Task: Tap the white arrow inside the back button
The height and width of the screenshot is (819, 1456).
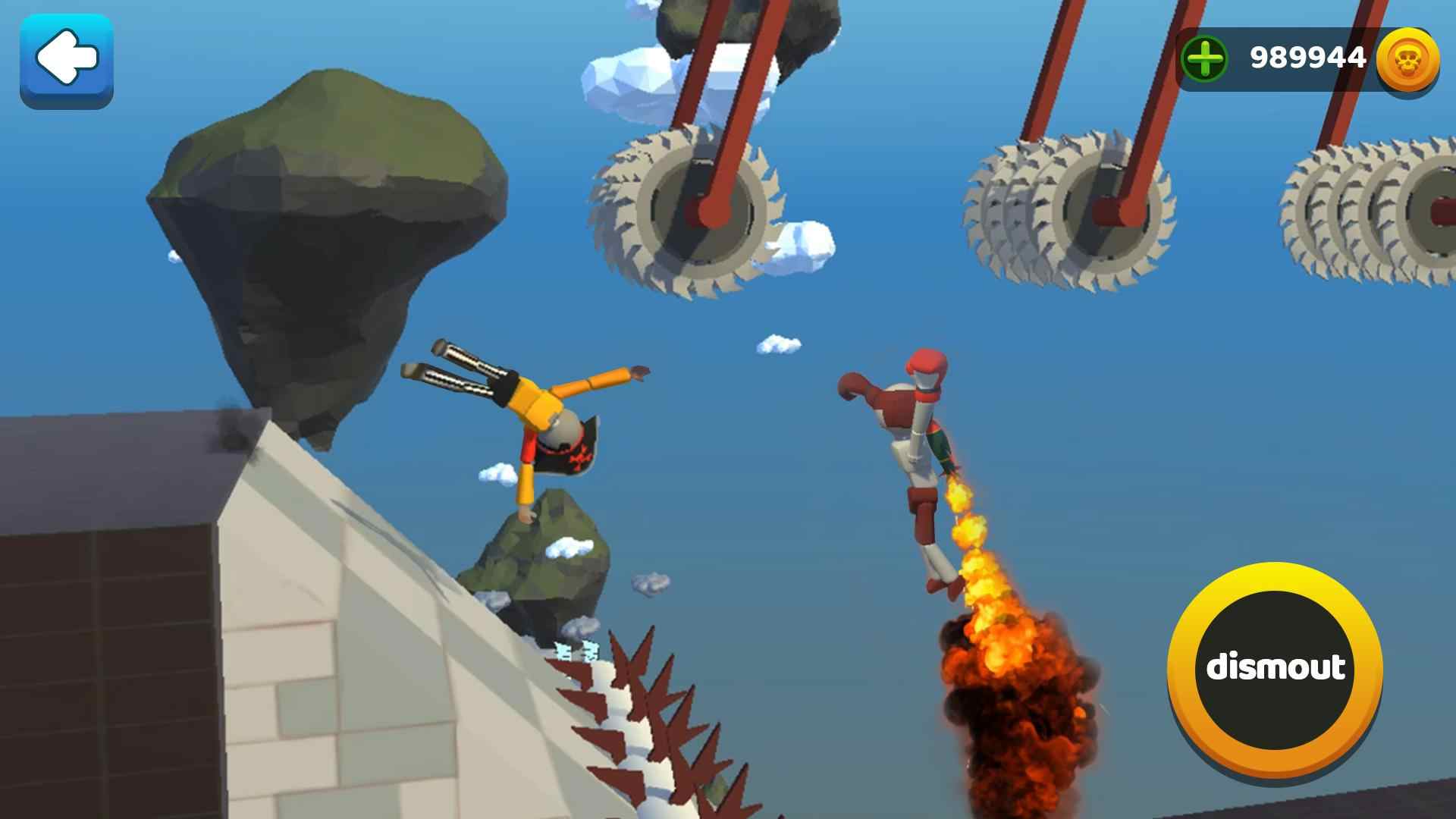Action: click(67, 57)
